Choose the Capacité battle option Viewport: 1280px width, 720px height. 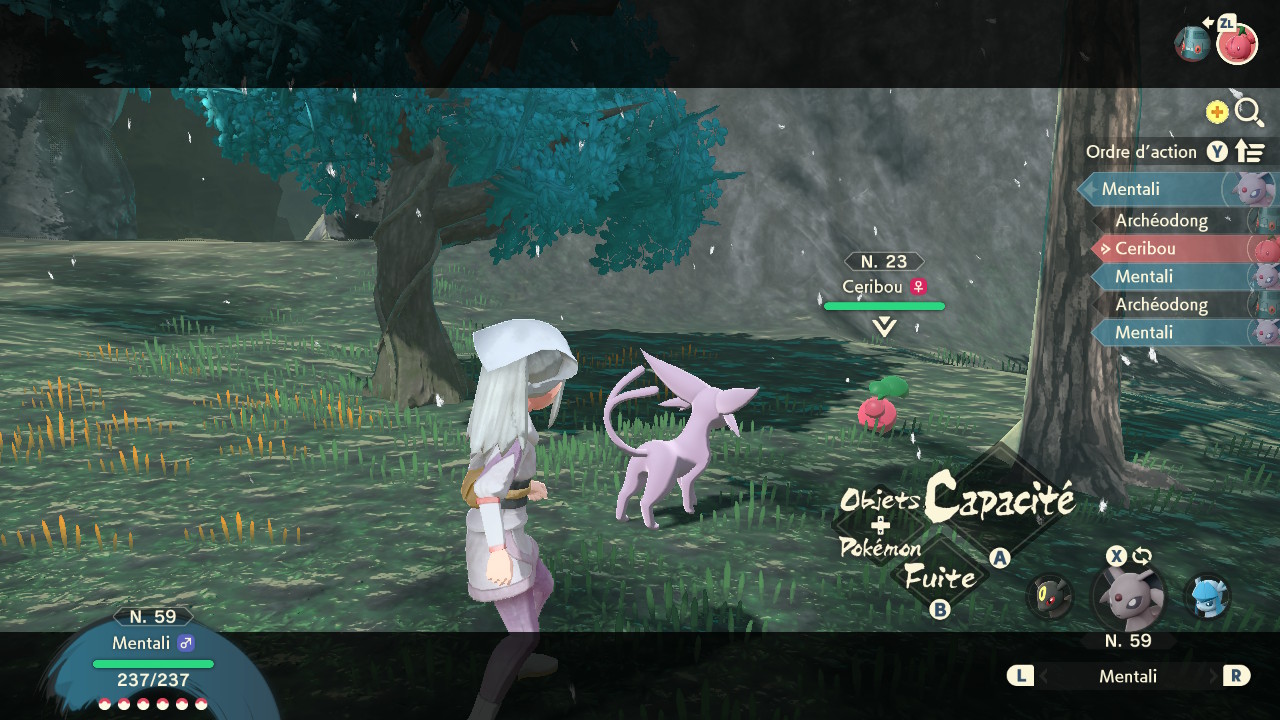pos(998,500)
